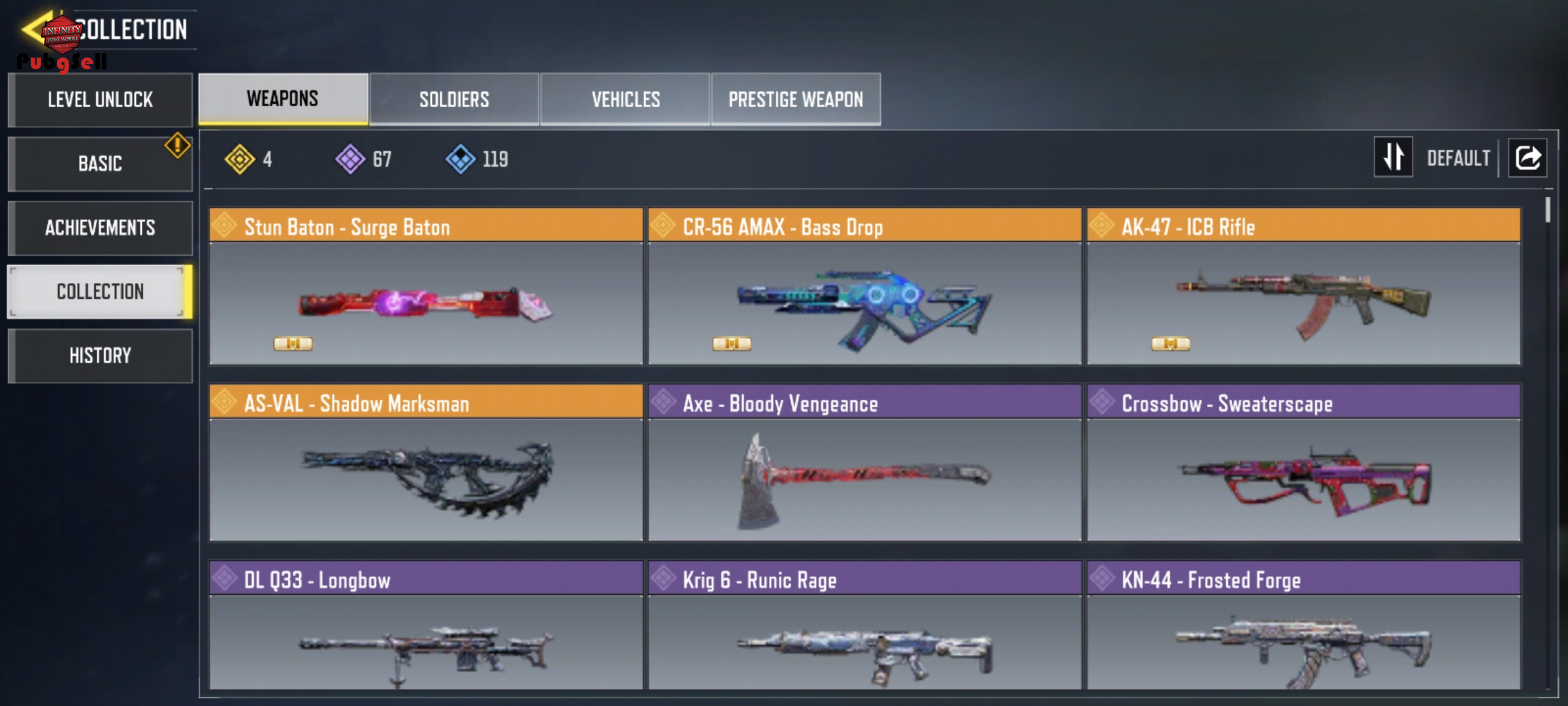The height and width of the screenshot is (706, 1568).
Task: Open the History section
Action: 100,356
